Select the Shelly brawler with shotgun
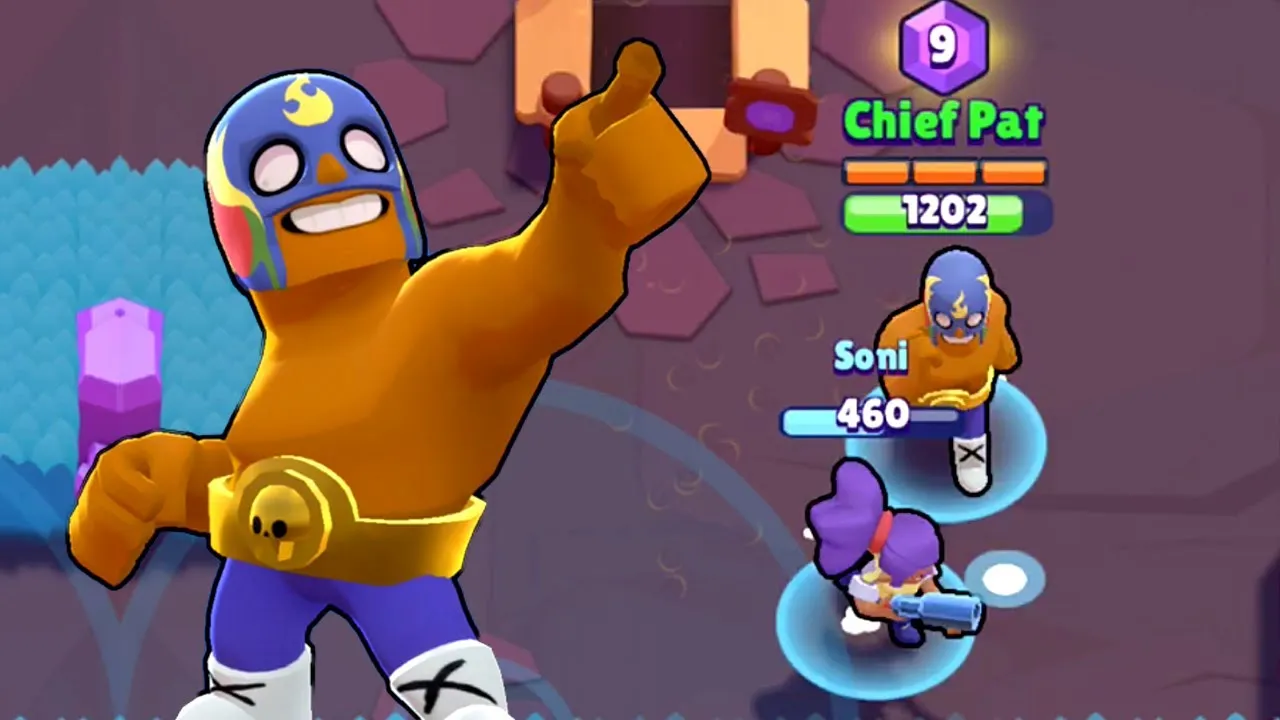The height and width of the screenshot is (720, 1280). tap(880, 570)
